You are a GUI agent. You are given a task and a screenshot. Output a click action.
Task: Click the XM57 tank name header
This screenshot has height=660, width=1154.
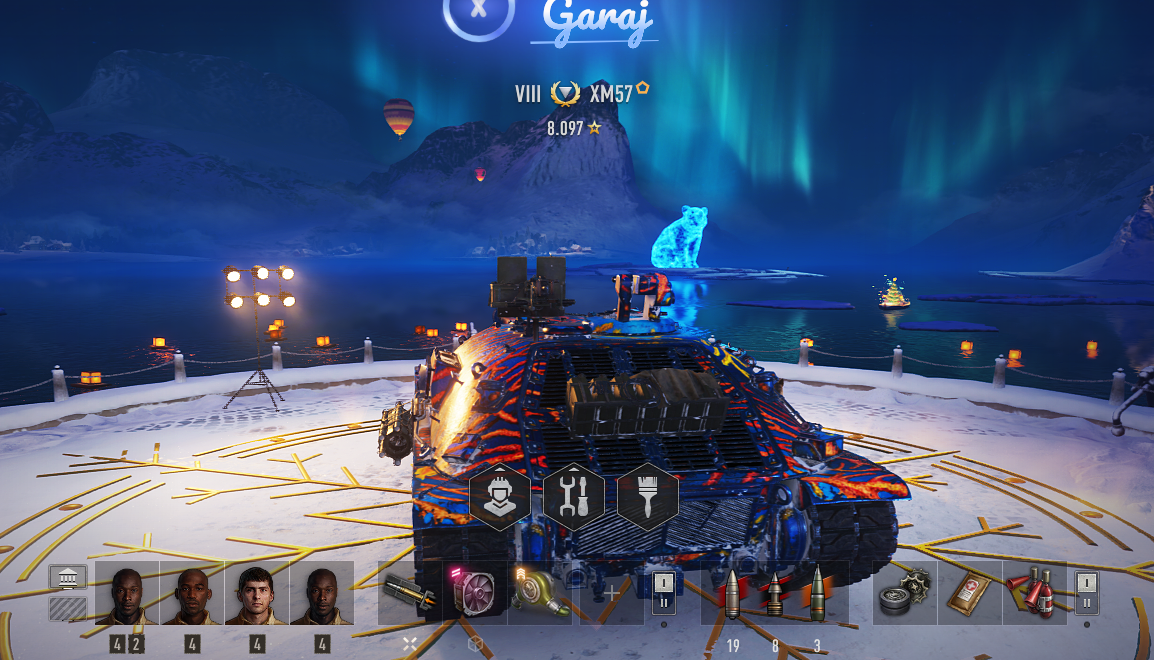pyautogui.click(x=611, y=94)
